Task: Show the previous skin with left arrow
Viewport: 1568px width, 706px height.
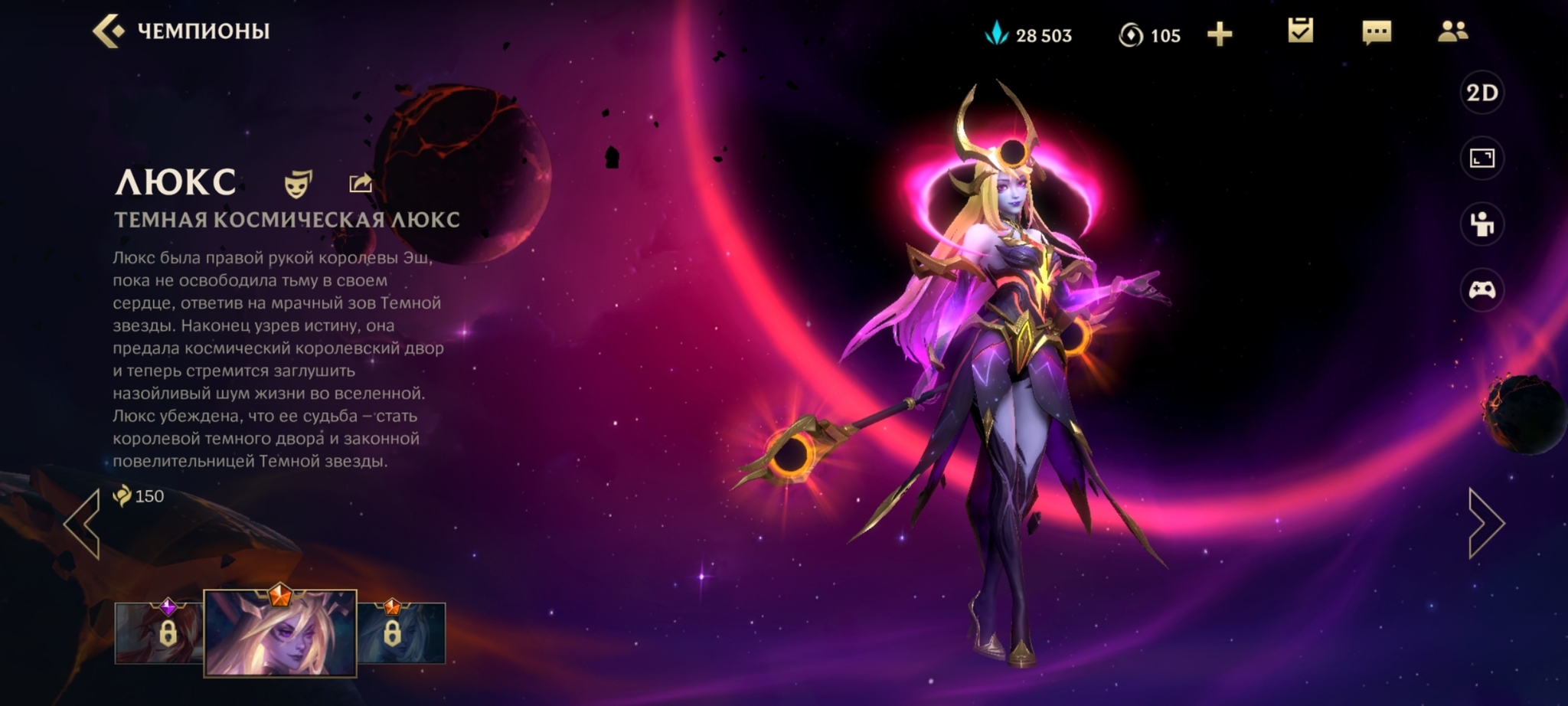Action: coord(83,523)
